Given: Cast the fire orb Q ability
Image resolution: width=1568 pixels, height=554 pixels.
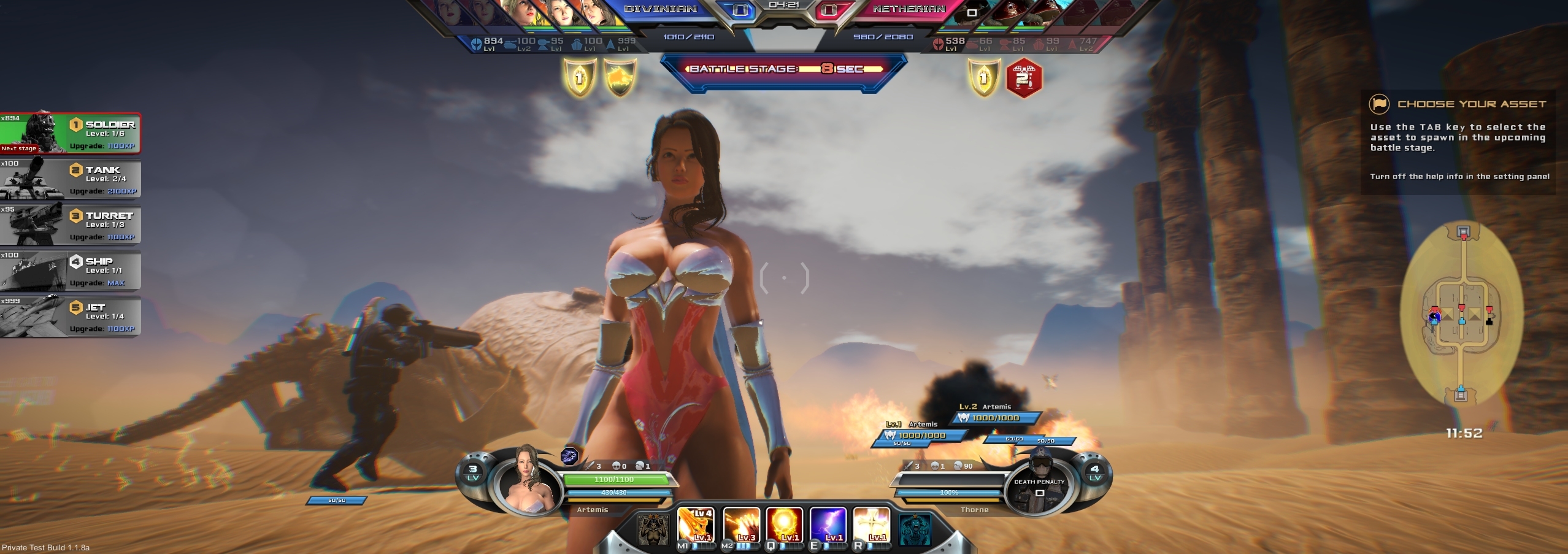Looking at the screenshot, I should click(x=785, y=526).
